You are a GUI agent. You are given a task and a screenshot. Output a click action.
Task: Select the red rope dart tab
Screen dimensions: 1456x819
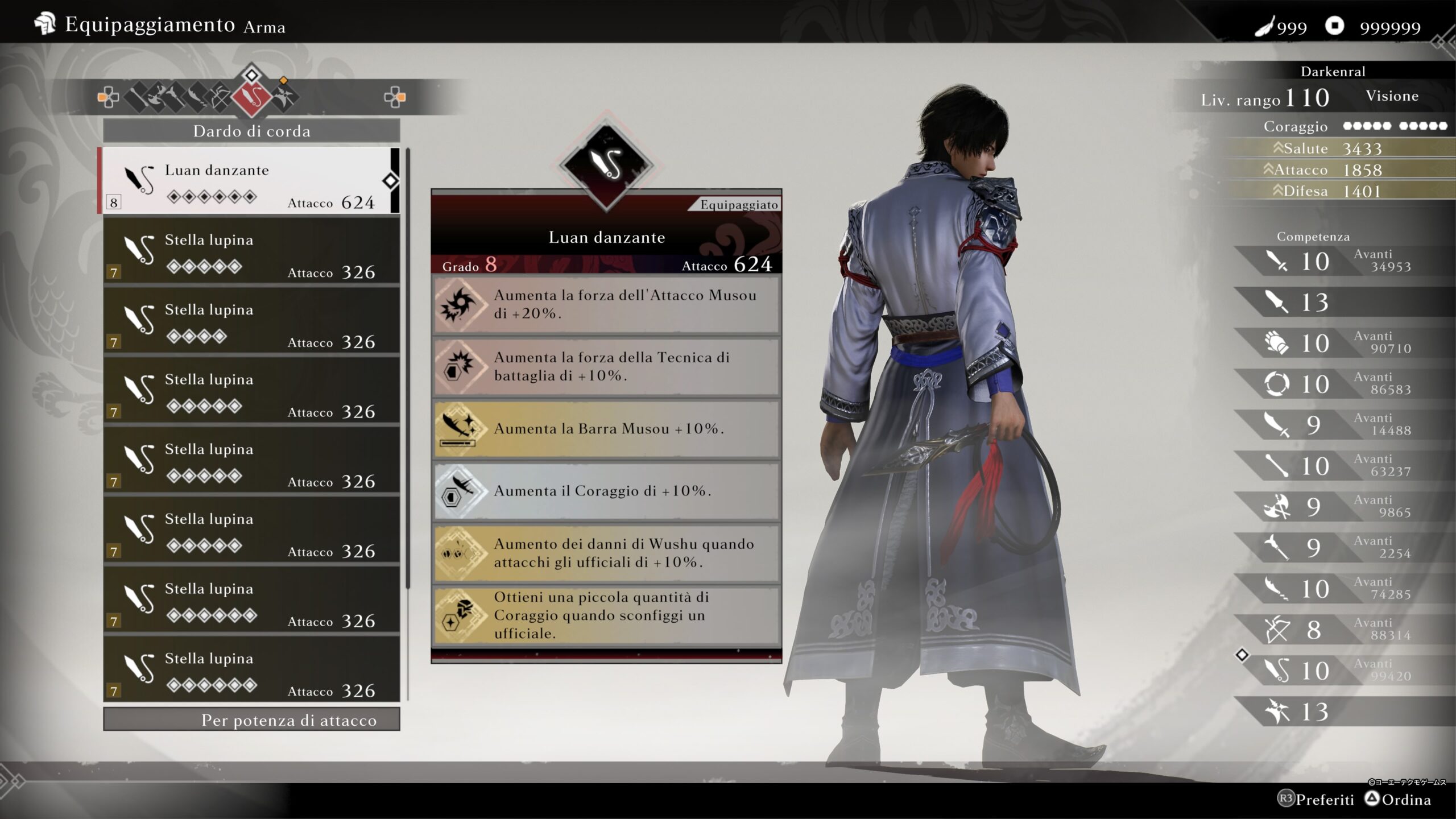coord(251,97)
